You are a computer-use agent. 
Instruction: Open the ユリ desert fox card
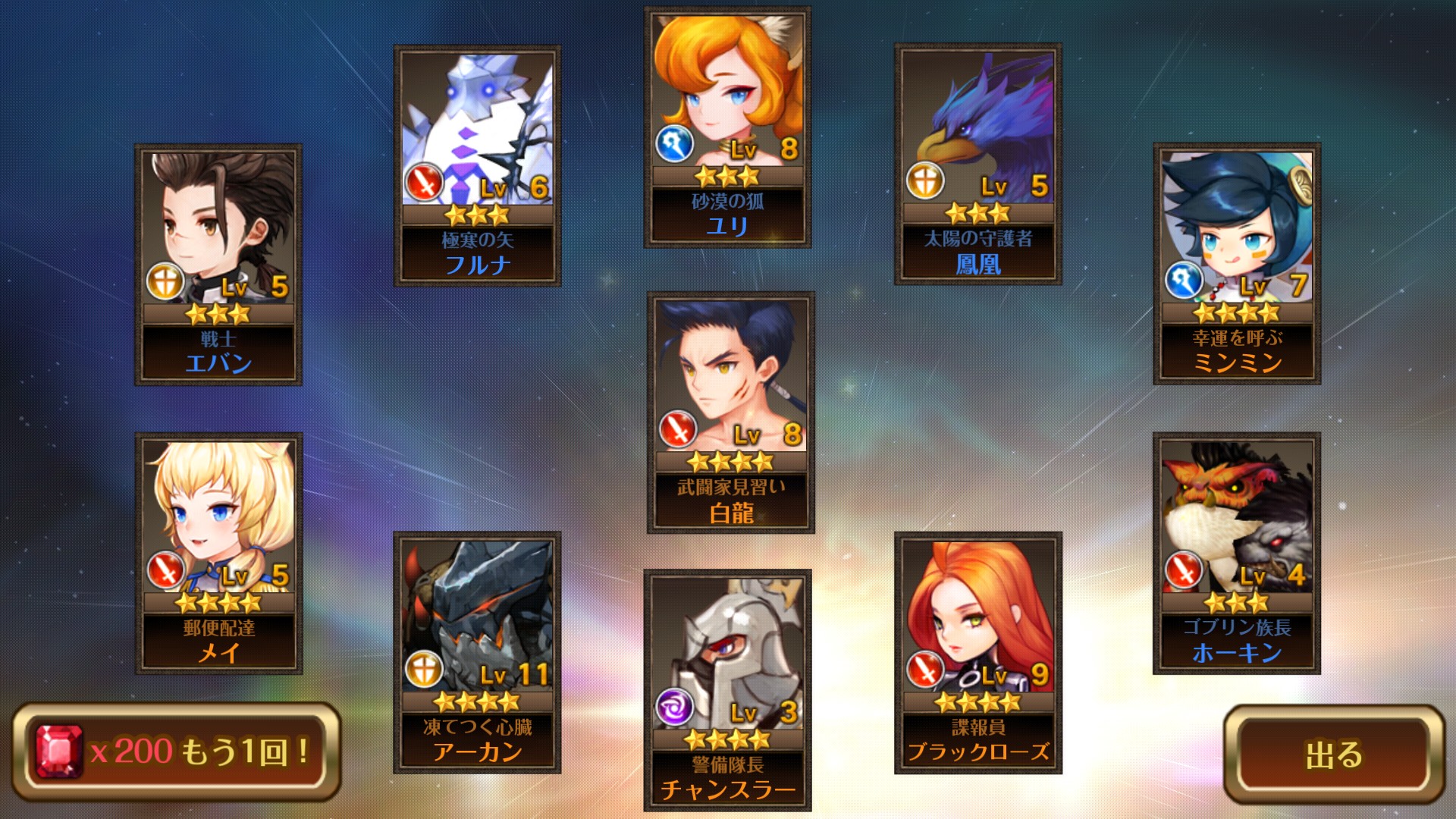727,127
